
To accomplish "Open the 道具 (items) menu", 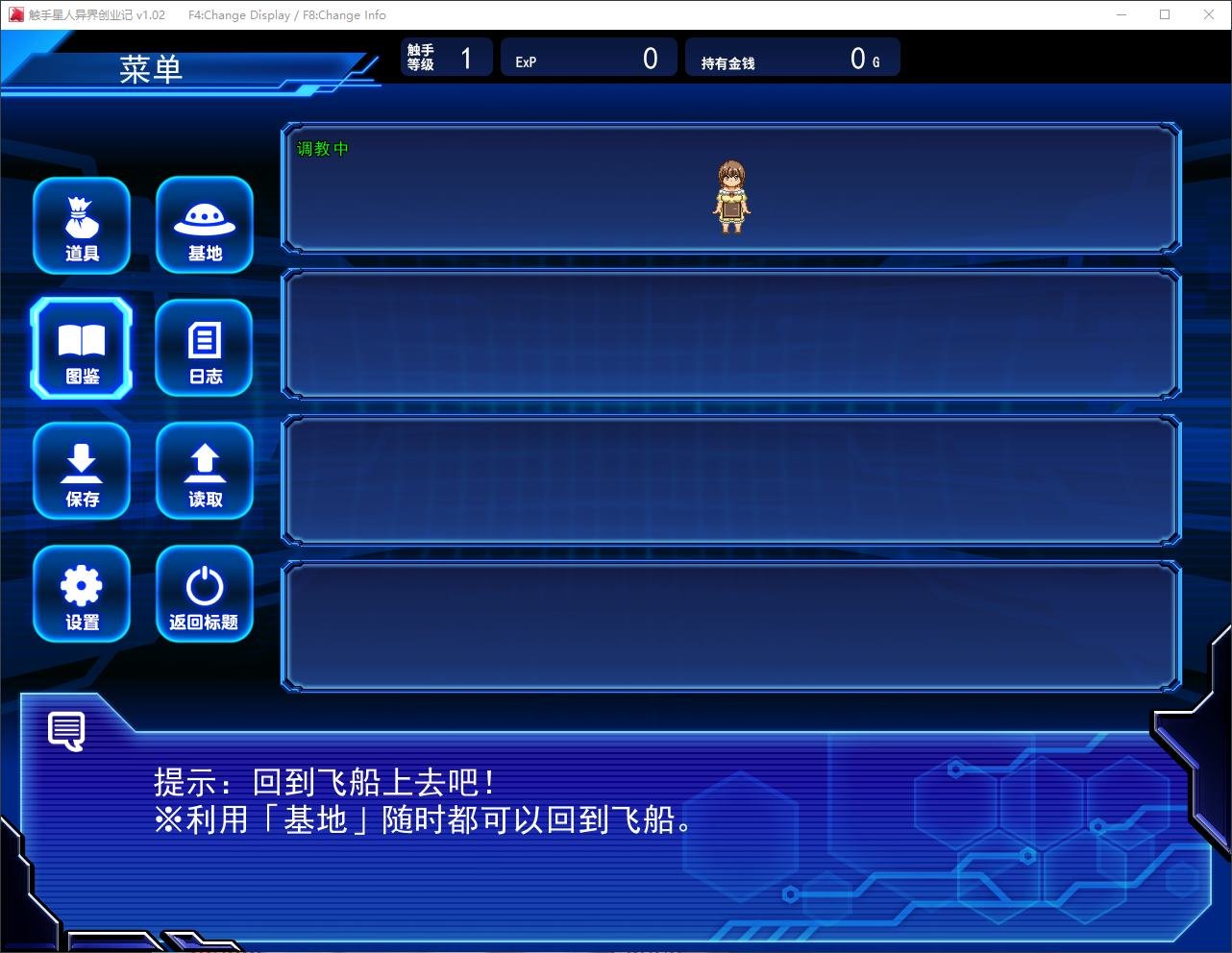I will click(82, 226).
